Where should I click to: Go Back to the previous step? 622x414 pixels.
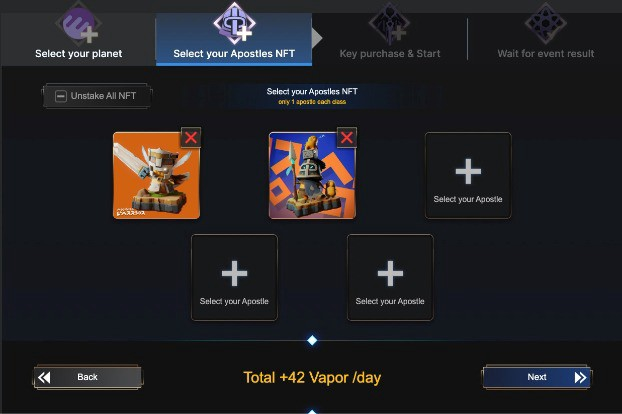pyautogui.click(x=87, y=377)
